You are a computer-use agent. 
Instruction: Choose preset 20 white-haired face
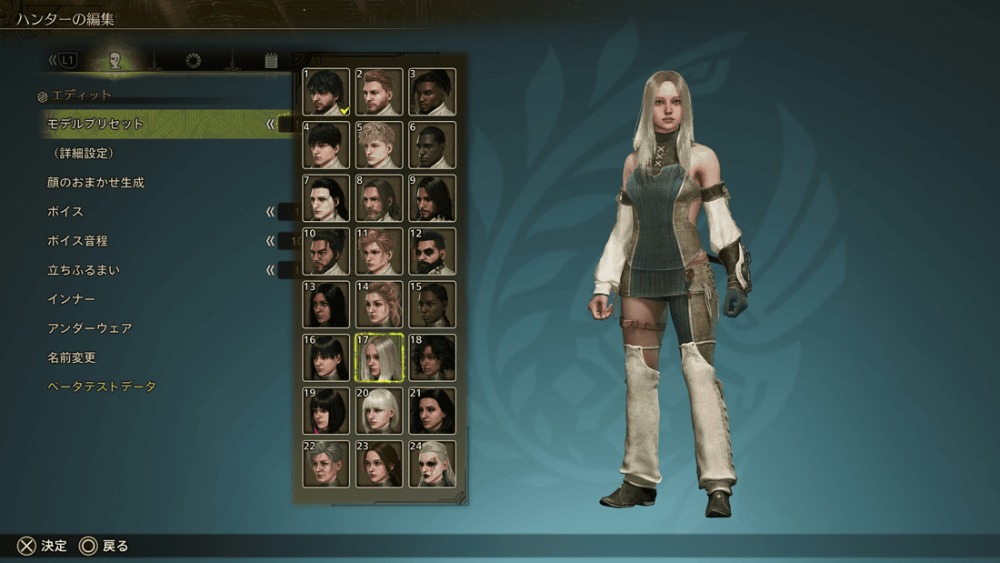pos(379,410)
